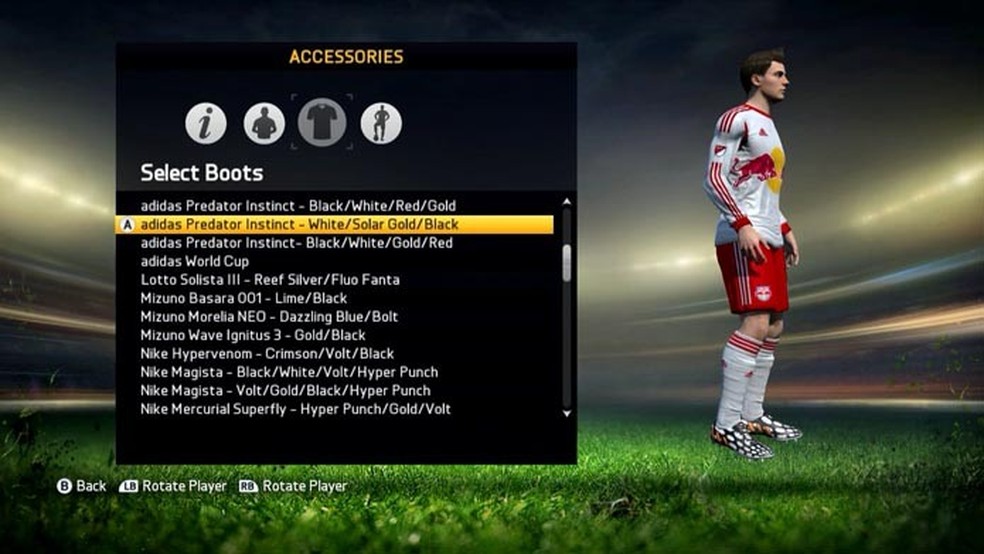Pick adidas Predator Instinct Black/White/Gold/Red
Image resolution: width=984 pixels, height=554 pixels.
[296, 243]
